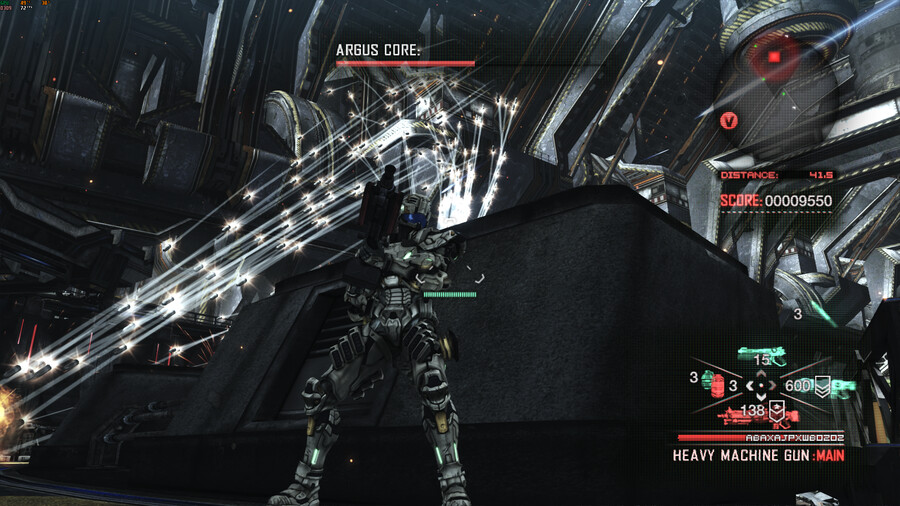Select the red objective marker on radar

(x=773, y=57)
